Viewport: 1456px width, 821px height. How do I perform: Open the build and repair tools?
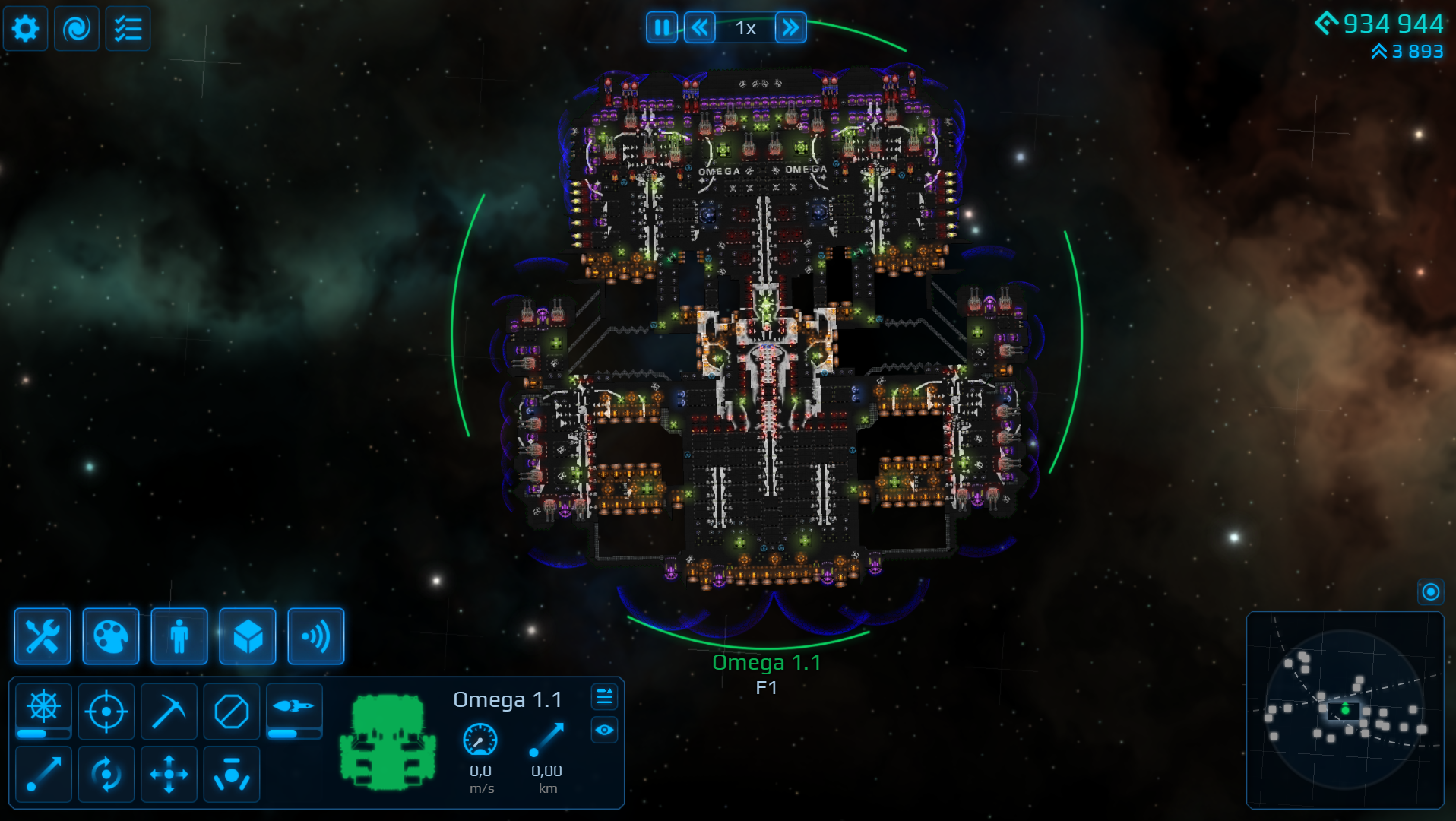pyautogui.click(x=43, y=636)
